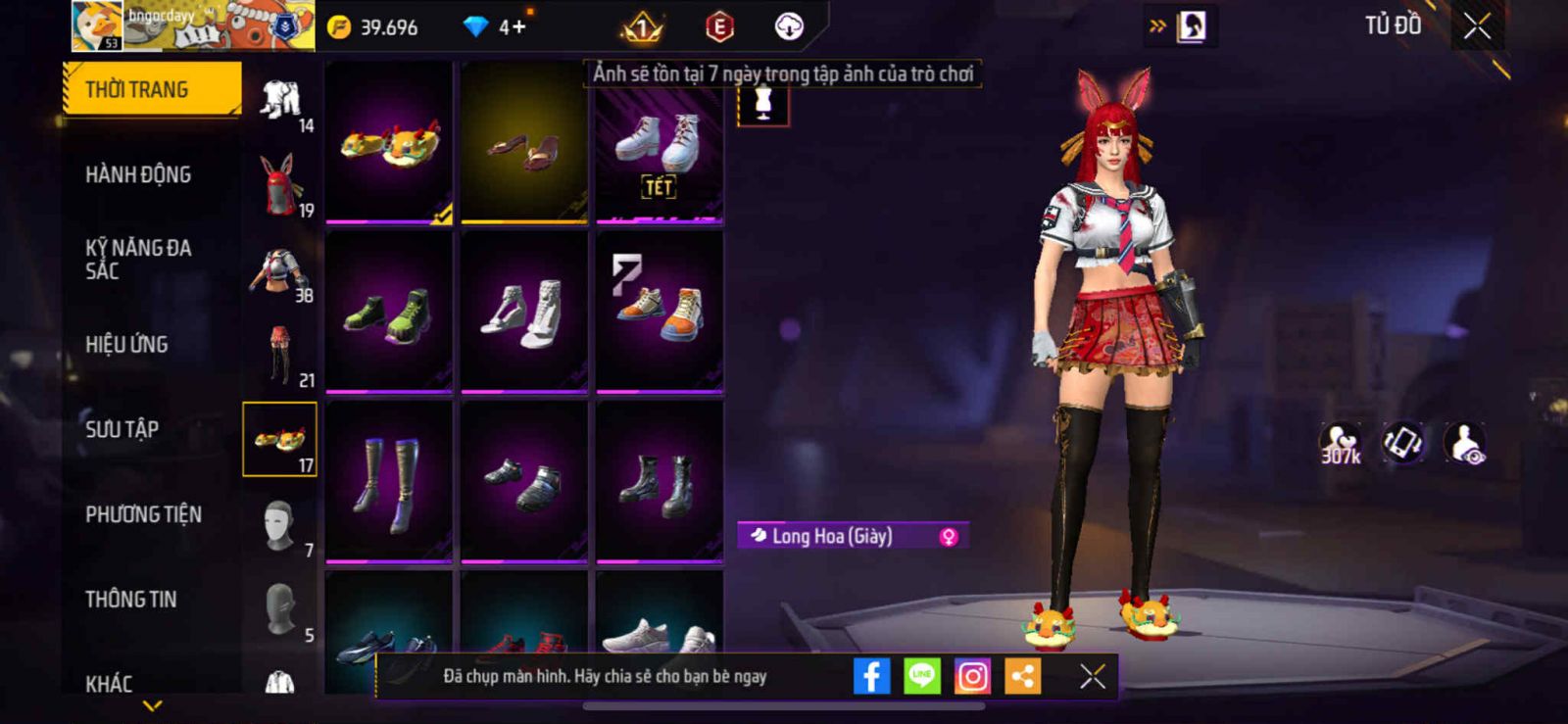Select the brown sandals item
The height and width of the screenshot is (724, 1568).
tap(524, 143)
